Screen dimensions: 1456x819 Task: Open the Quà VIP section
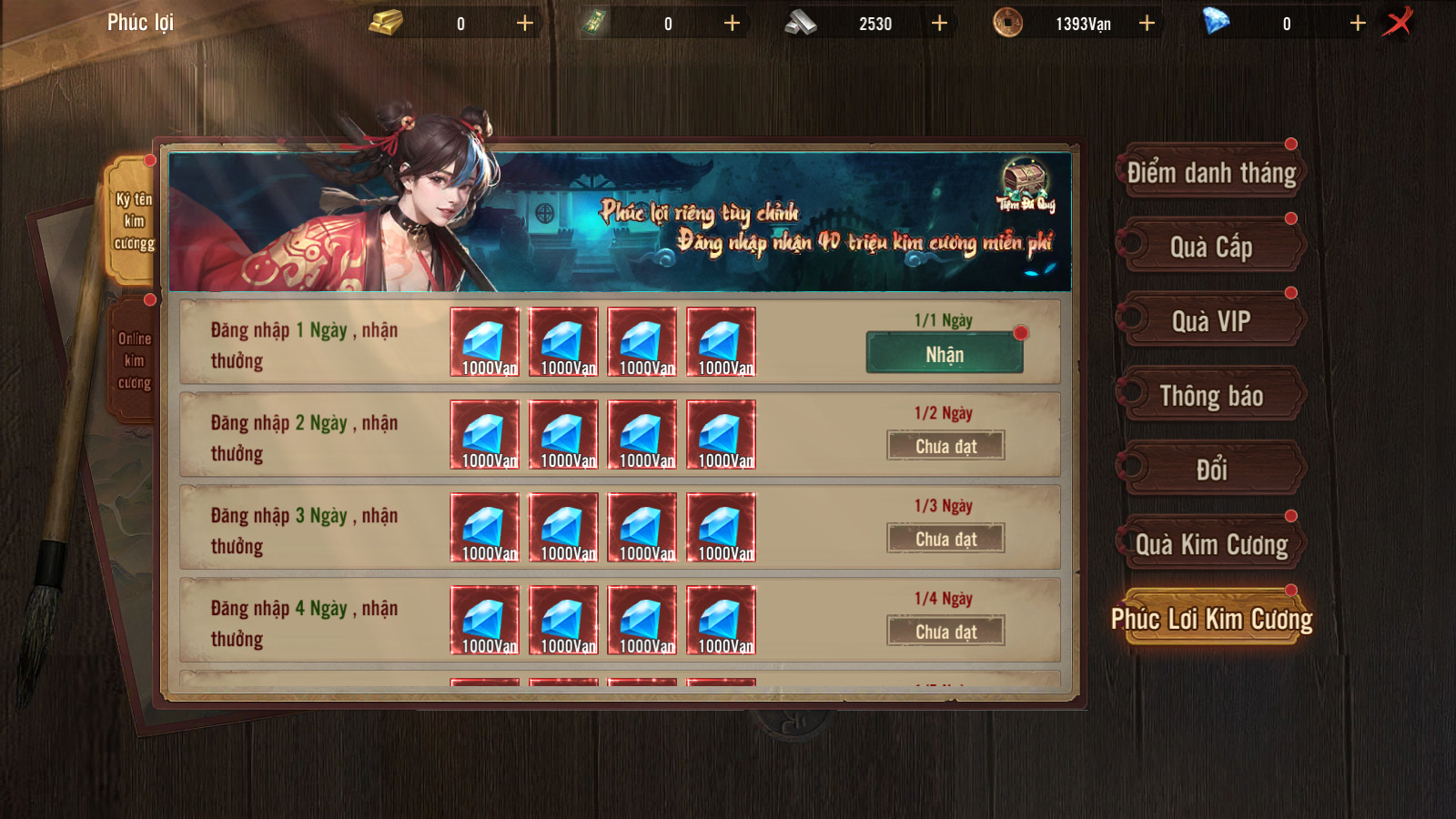(x=1211, y=321)
